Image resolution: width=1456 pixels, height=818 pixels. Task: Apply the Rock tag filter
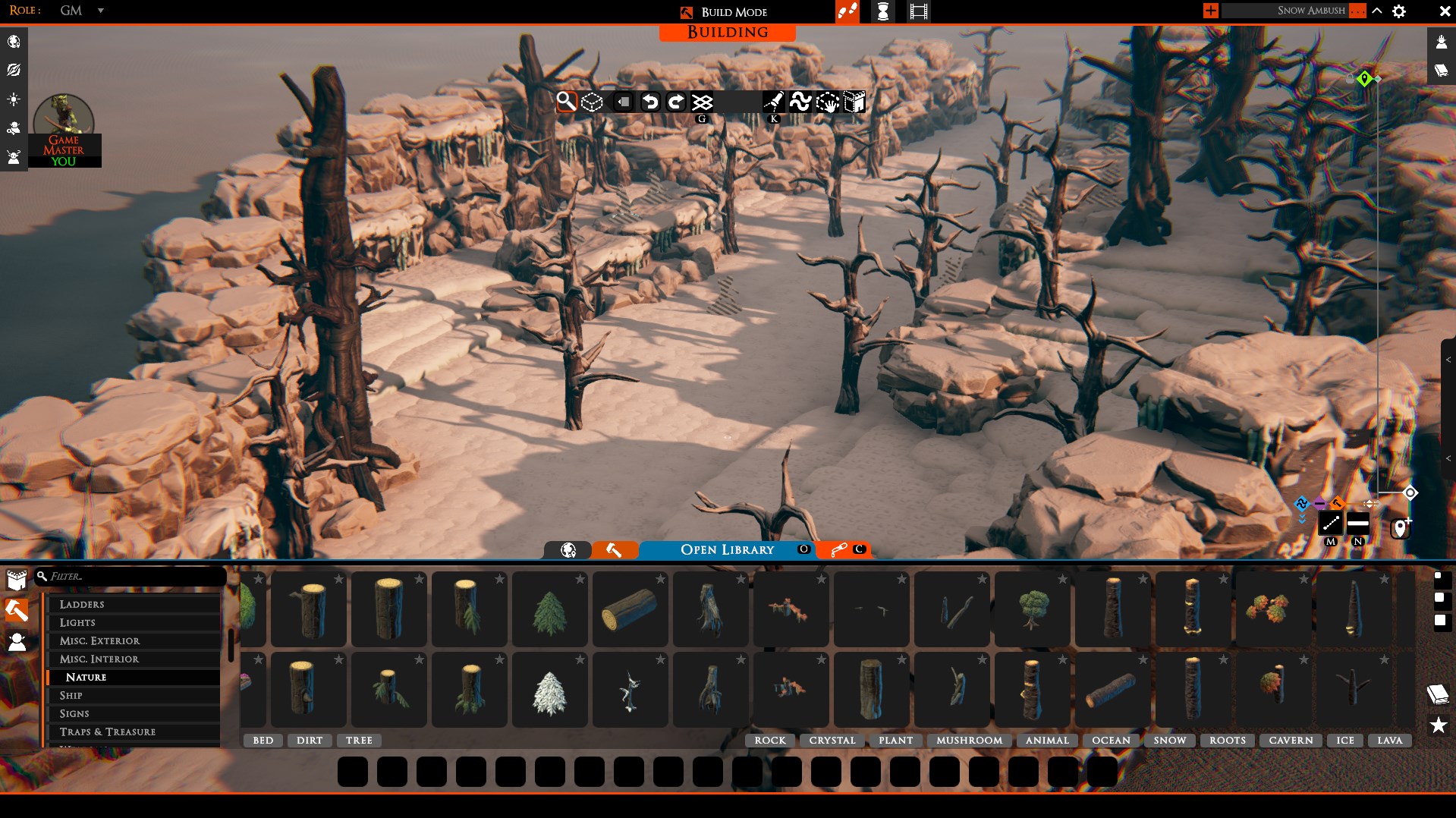click(770, 740)
